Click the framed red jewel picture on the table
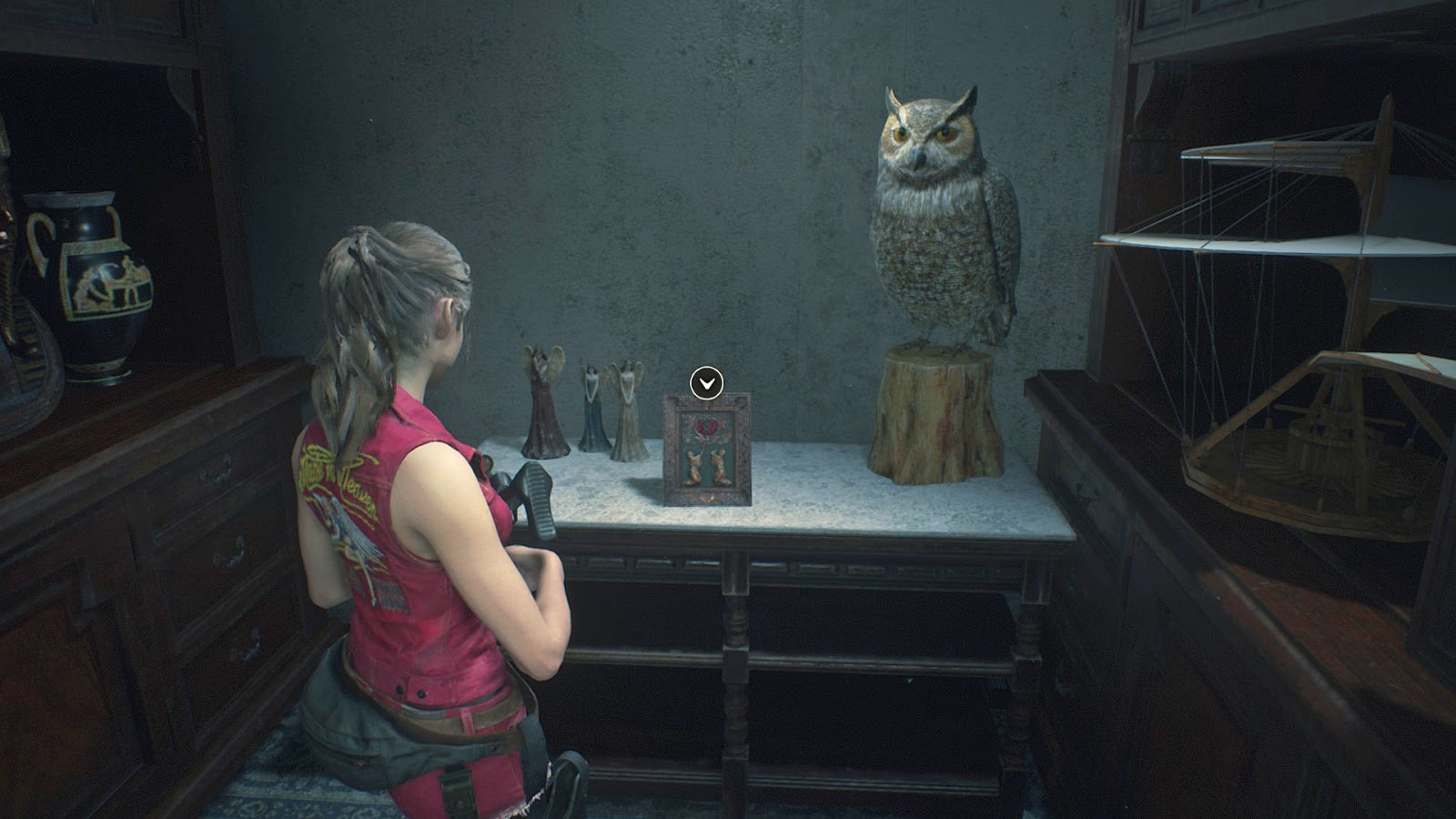 point(705,450)
